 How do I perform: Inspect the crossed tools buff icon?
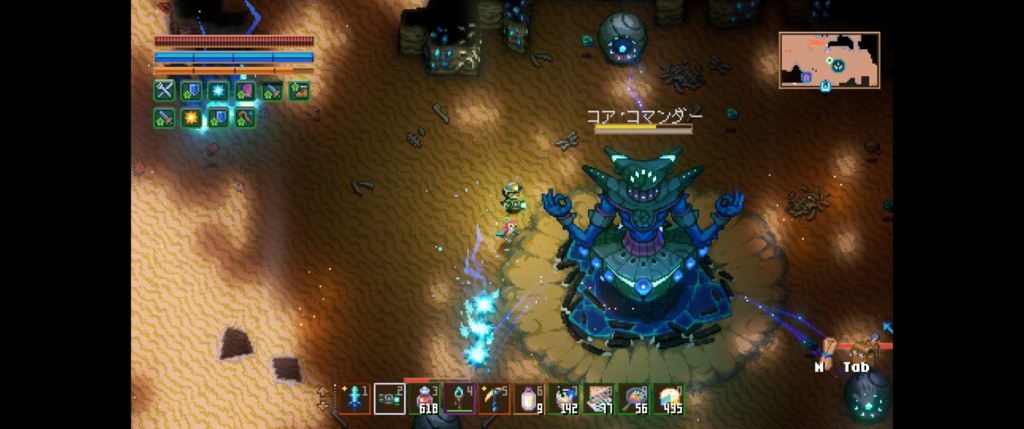164,91
